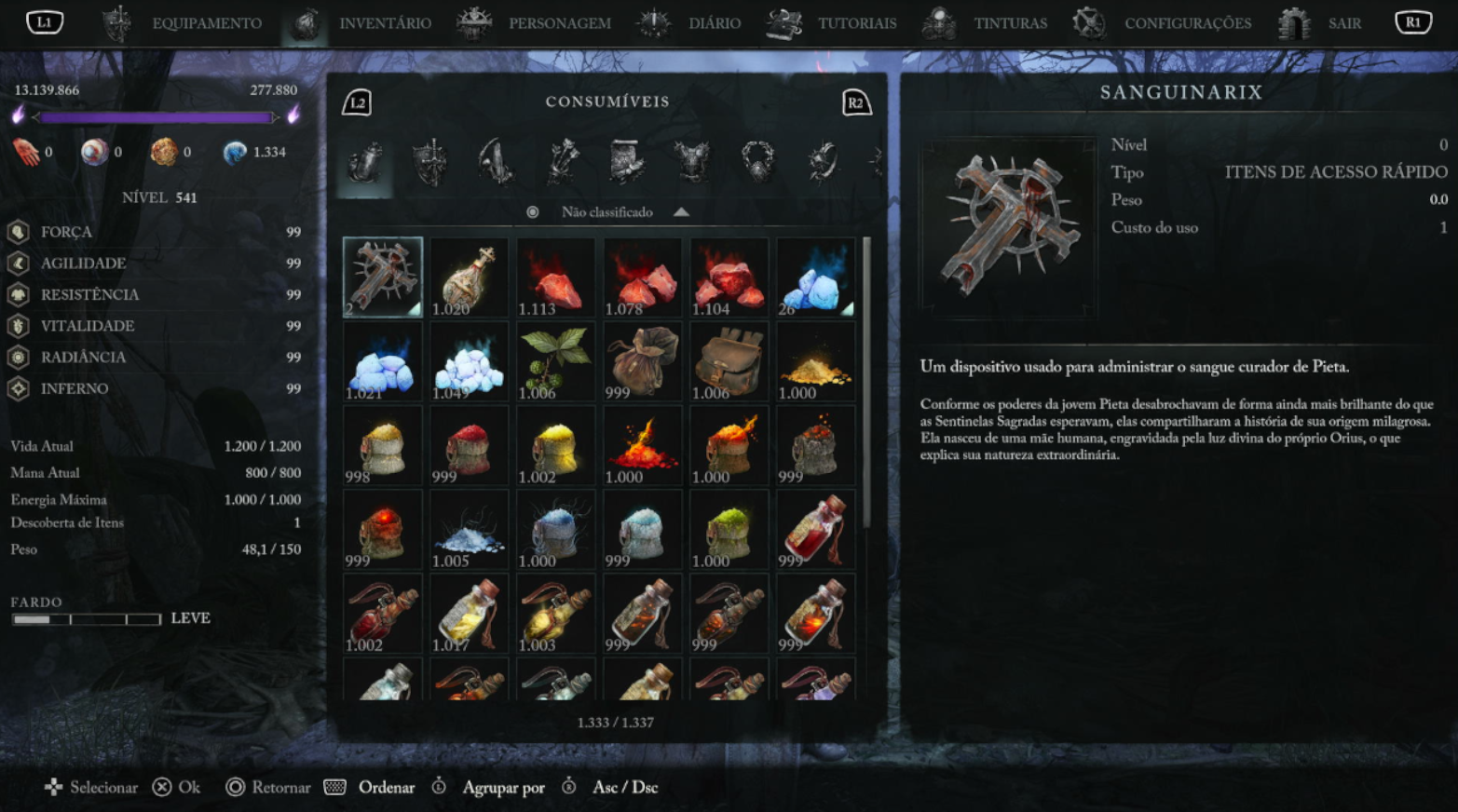Choose the Sair exit option
1458x812 pixels.
point(1343,23)
